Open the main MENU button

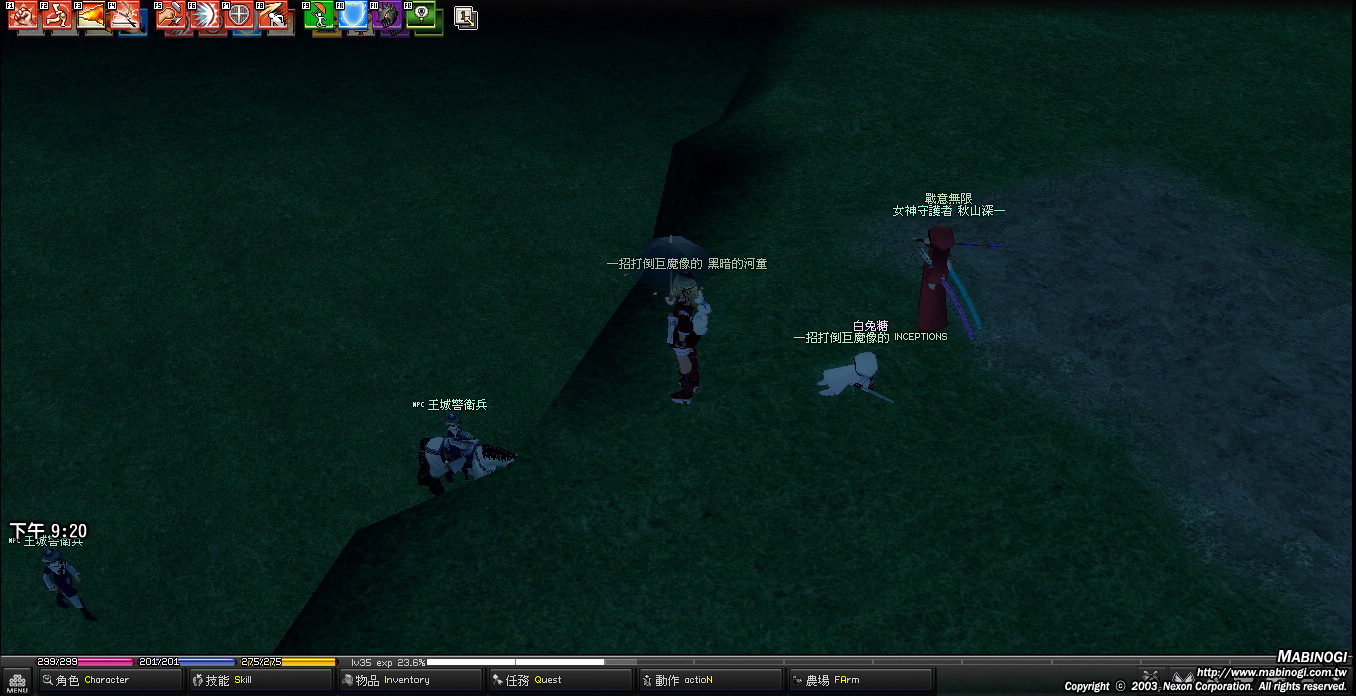click(x=17, y=682)
